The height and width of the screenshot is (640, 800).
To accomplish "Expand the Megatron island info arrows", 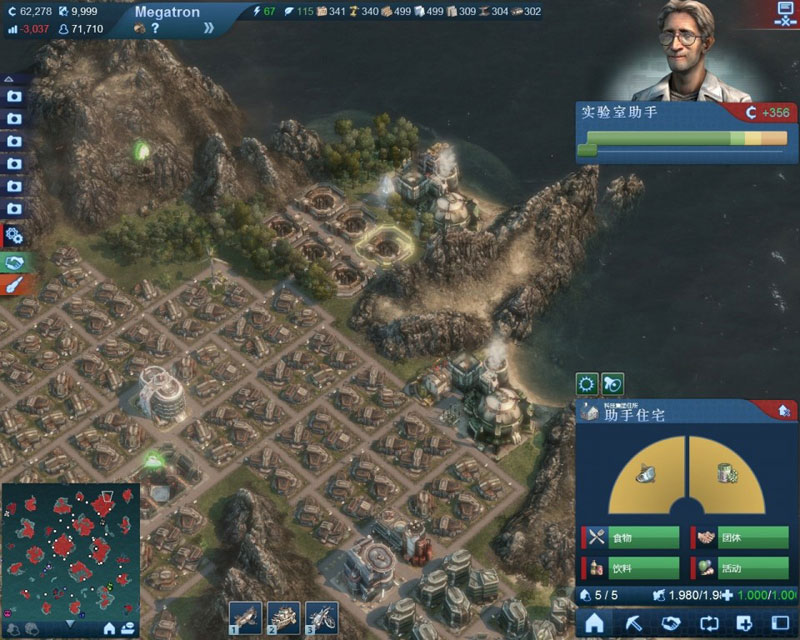I will coord(208,28).
